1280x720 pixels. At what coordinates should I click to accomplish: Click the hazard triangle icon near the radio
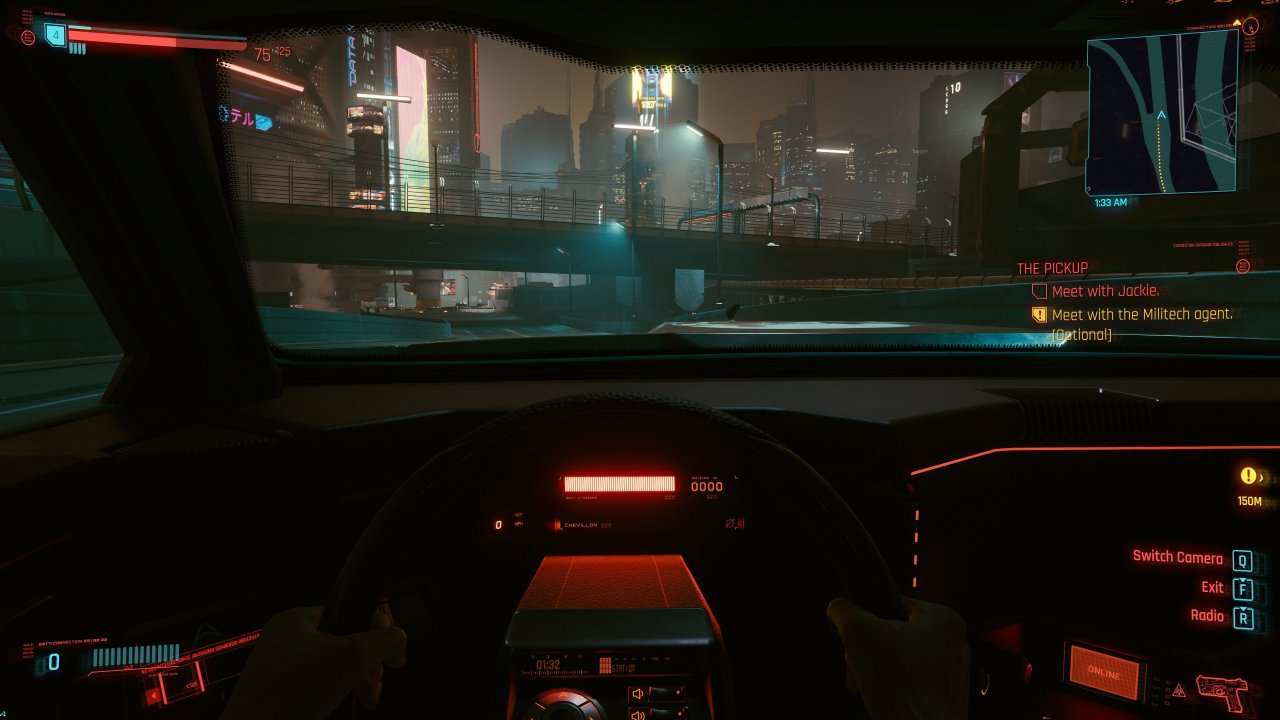[x=1179, y=689]
